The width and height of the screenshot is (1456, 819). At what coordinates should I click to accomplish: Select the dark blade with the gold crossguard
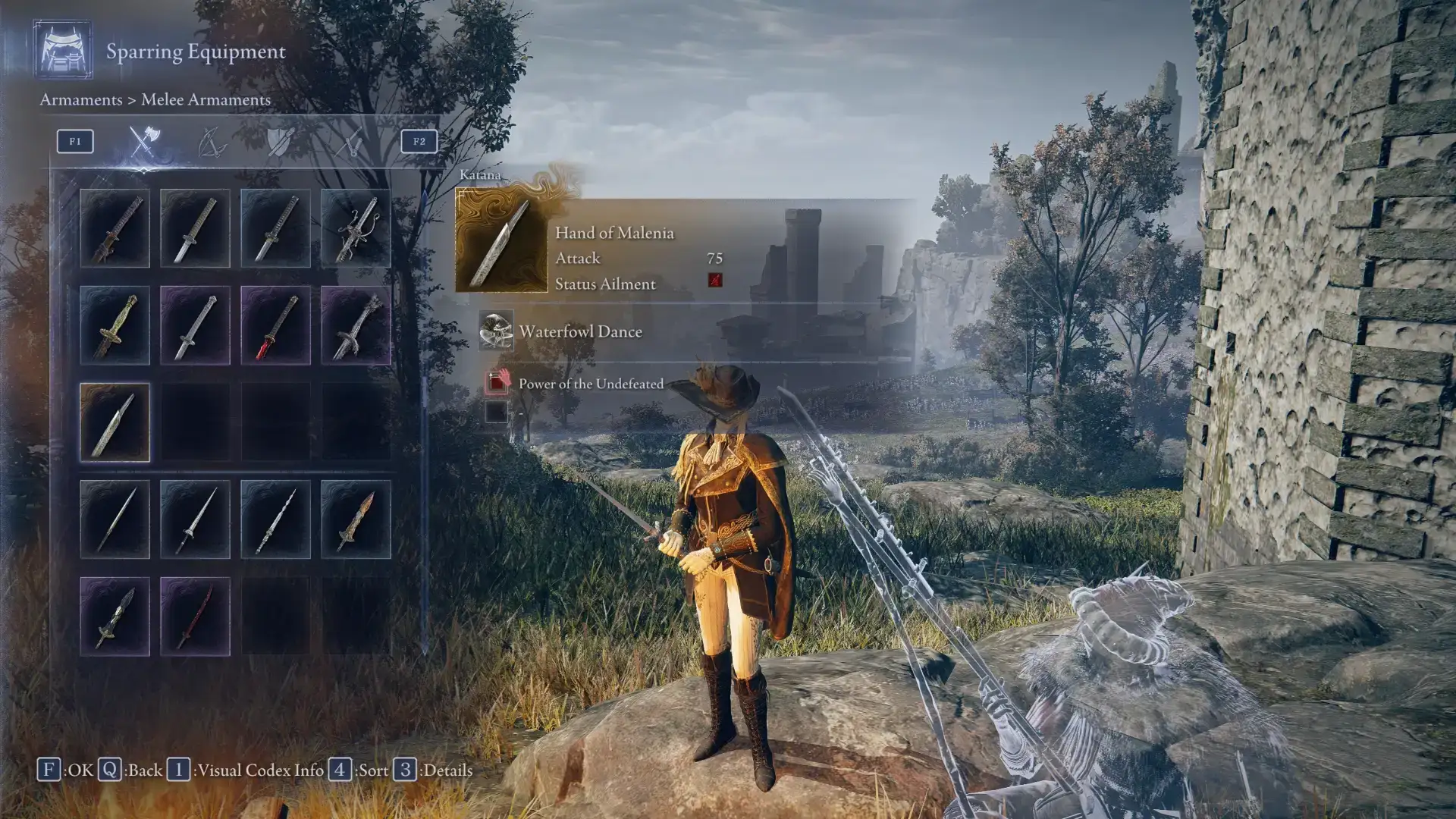[115, 617]
